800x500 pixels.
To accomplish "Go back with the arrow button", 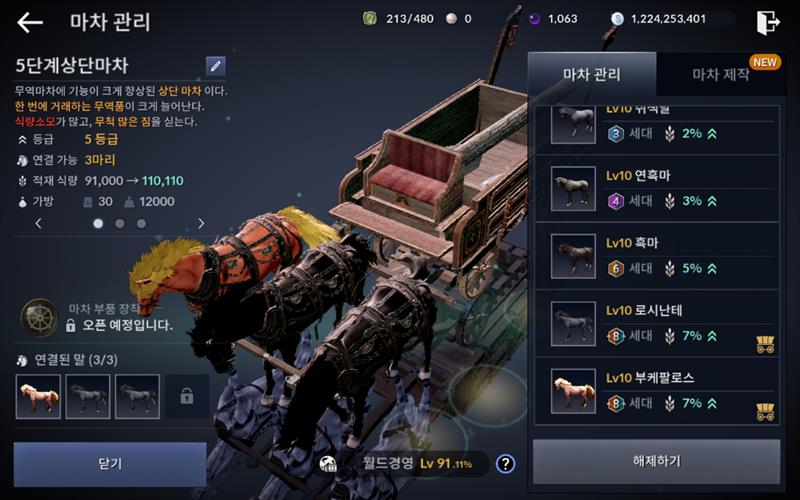I will click(x=30, y=22).
